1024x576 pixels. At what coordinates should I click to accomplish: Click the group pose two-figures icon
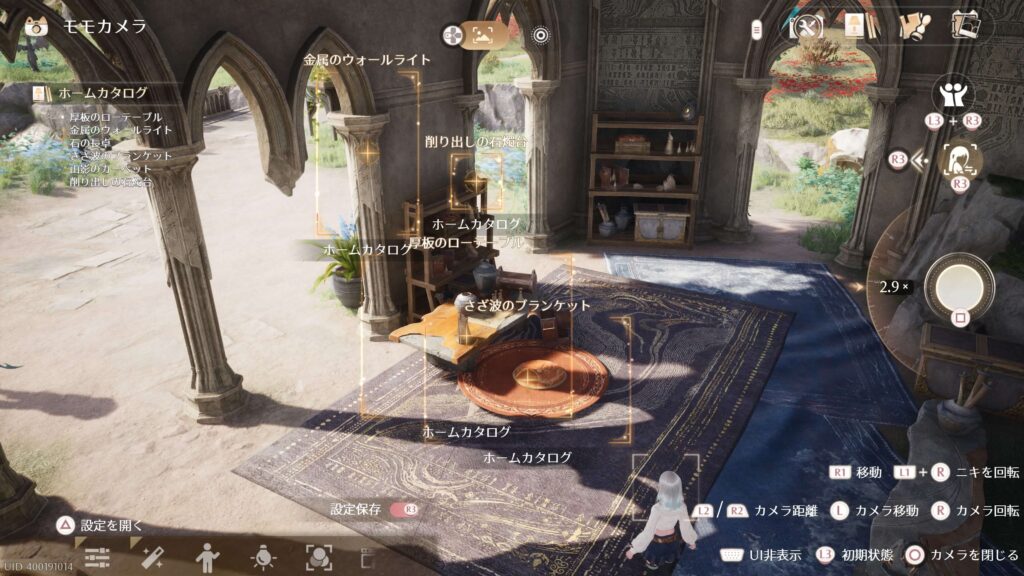coord(951,96)
